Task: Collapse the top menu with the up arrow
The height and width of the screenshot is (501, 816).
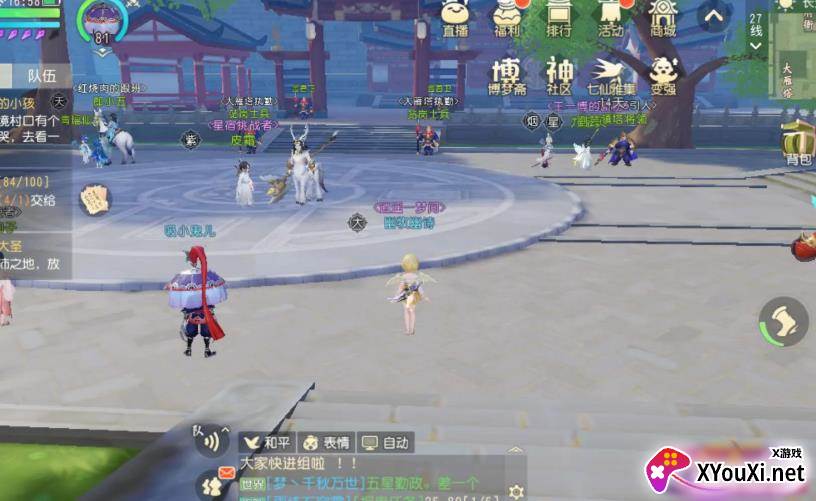Action: [714, 17]
